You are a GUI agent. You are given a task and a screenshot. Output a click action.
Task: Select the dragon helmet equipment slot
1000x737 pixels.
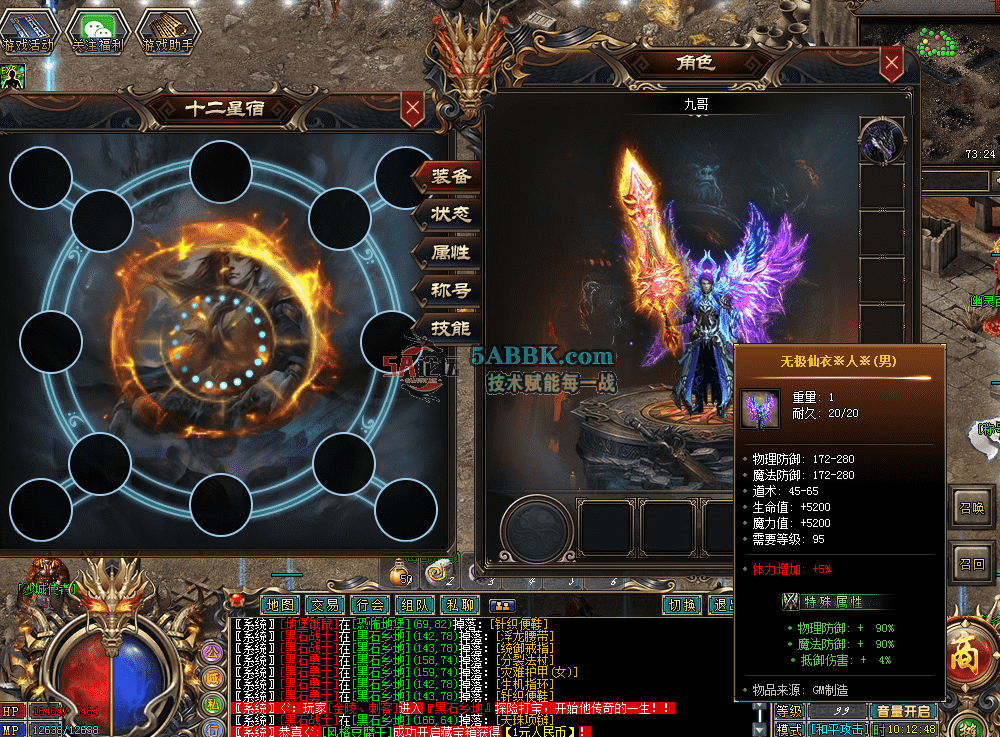pos(883,140)
